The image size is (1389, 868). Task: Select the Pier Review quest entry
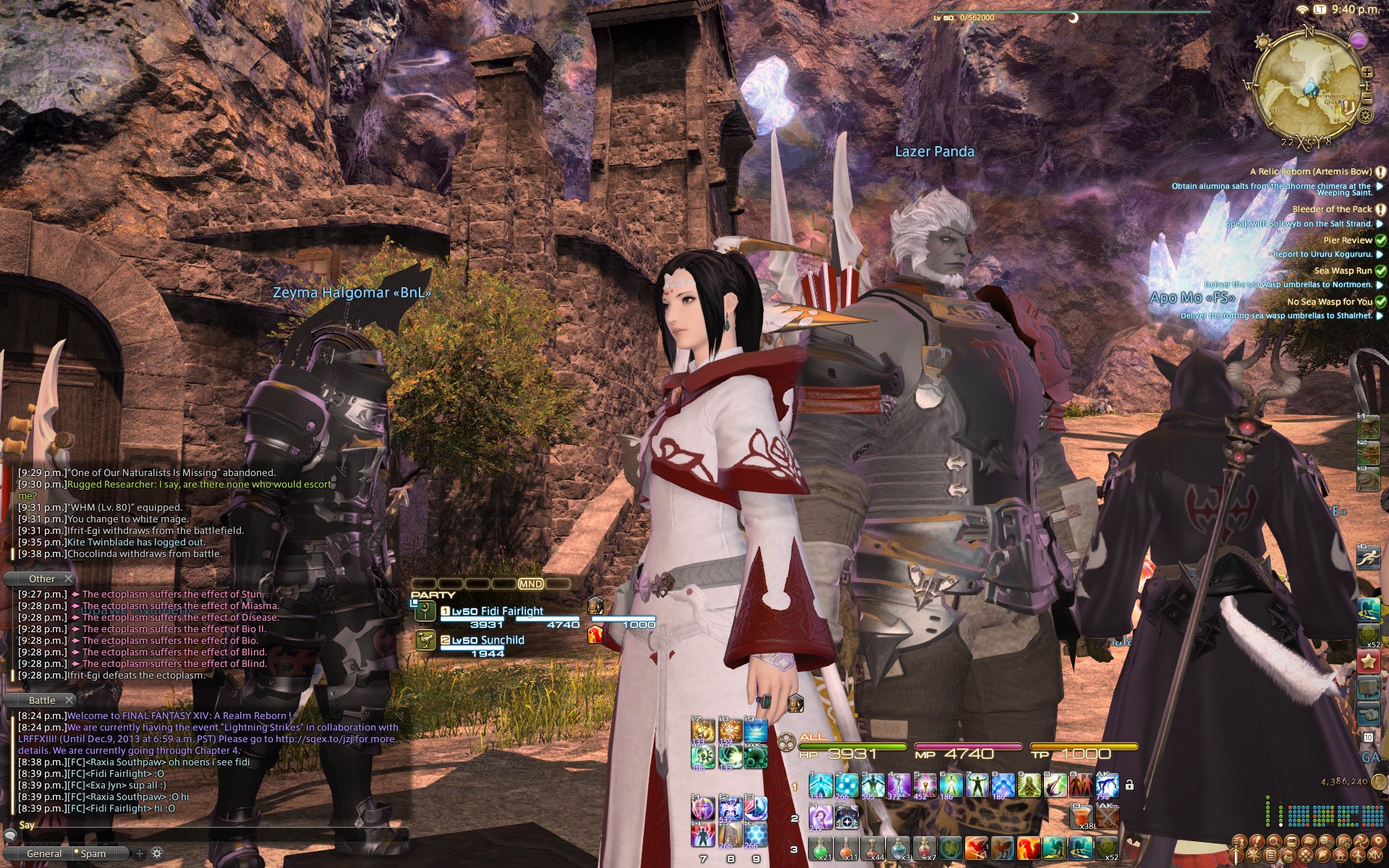tap(1347, 240)
